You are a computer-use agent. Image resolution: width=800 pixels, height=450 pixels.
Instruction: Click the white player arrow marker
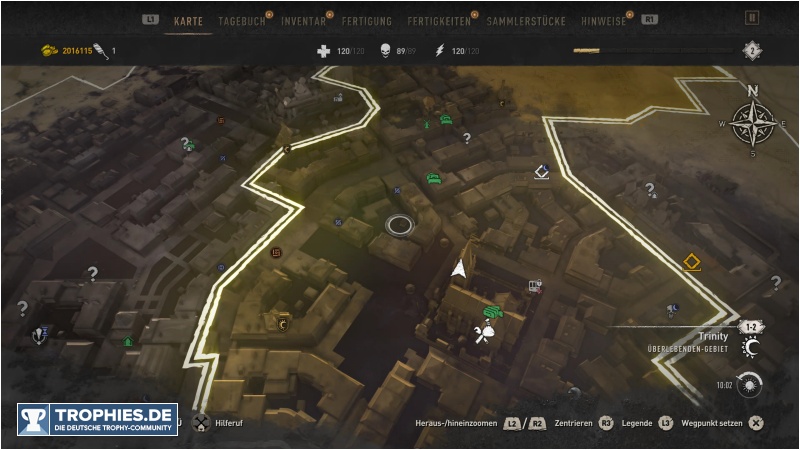(459, 268)
